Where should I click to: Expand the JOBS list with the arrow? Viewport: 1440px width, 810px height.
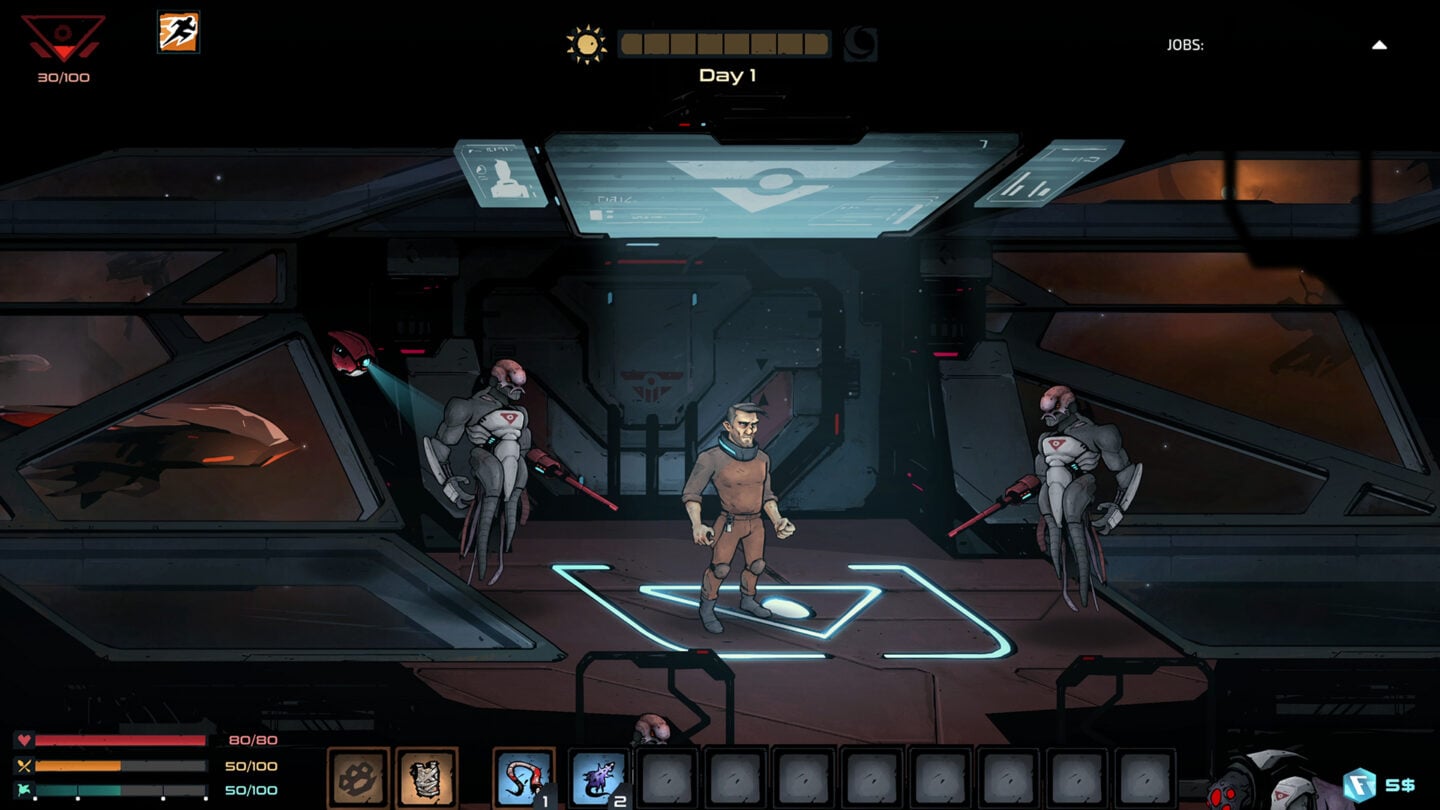pos(1383,45)
